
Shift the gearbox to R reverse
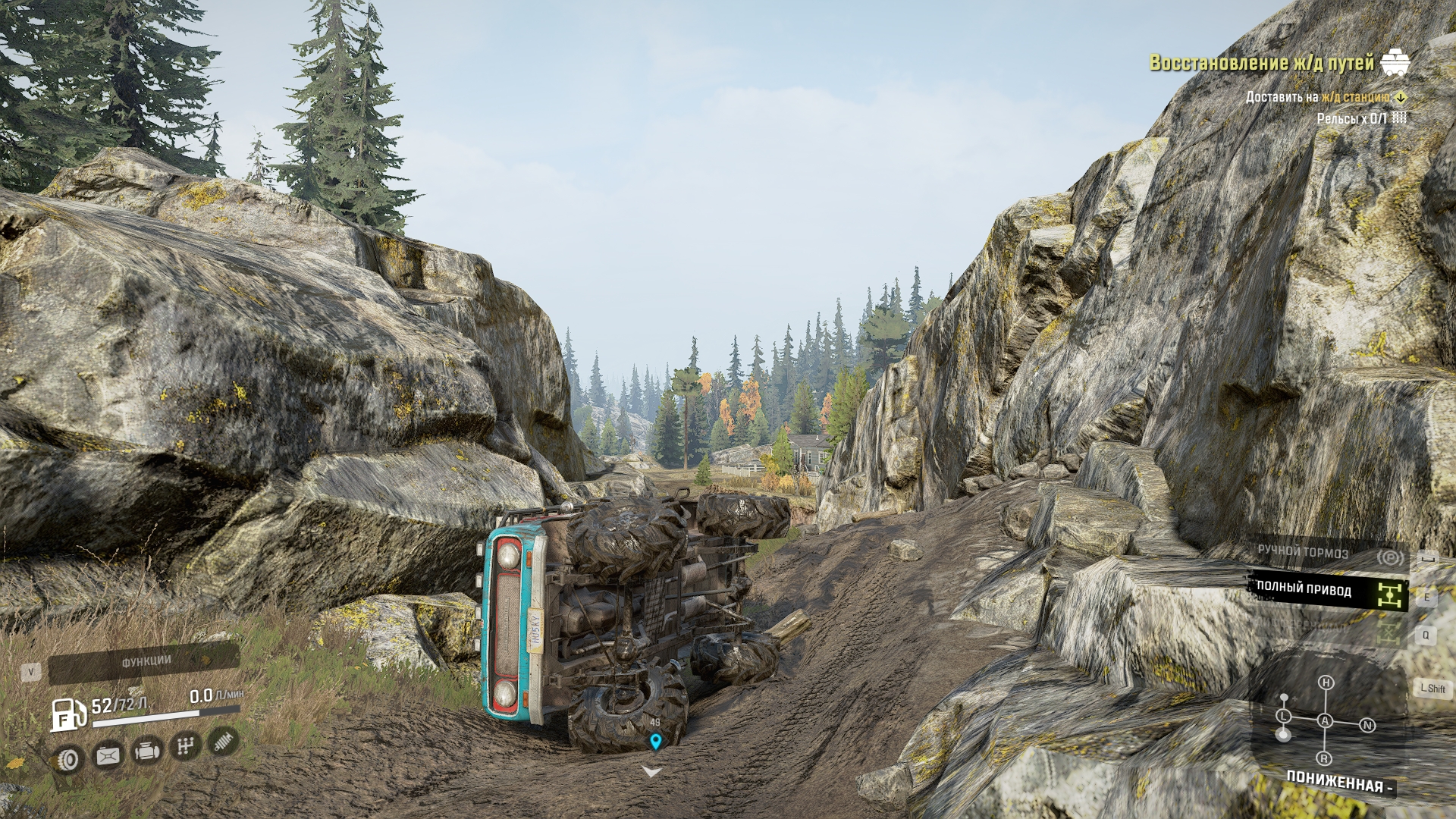coord(1324,758)
